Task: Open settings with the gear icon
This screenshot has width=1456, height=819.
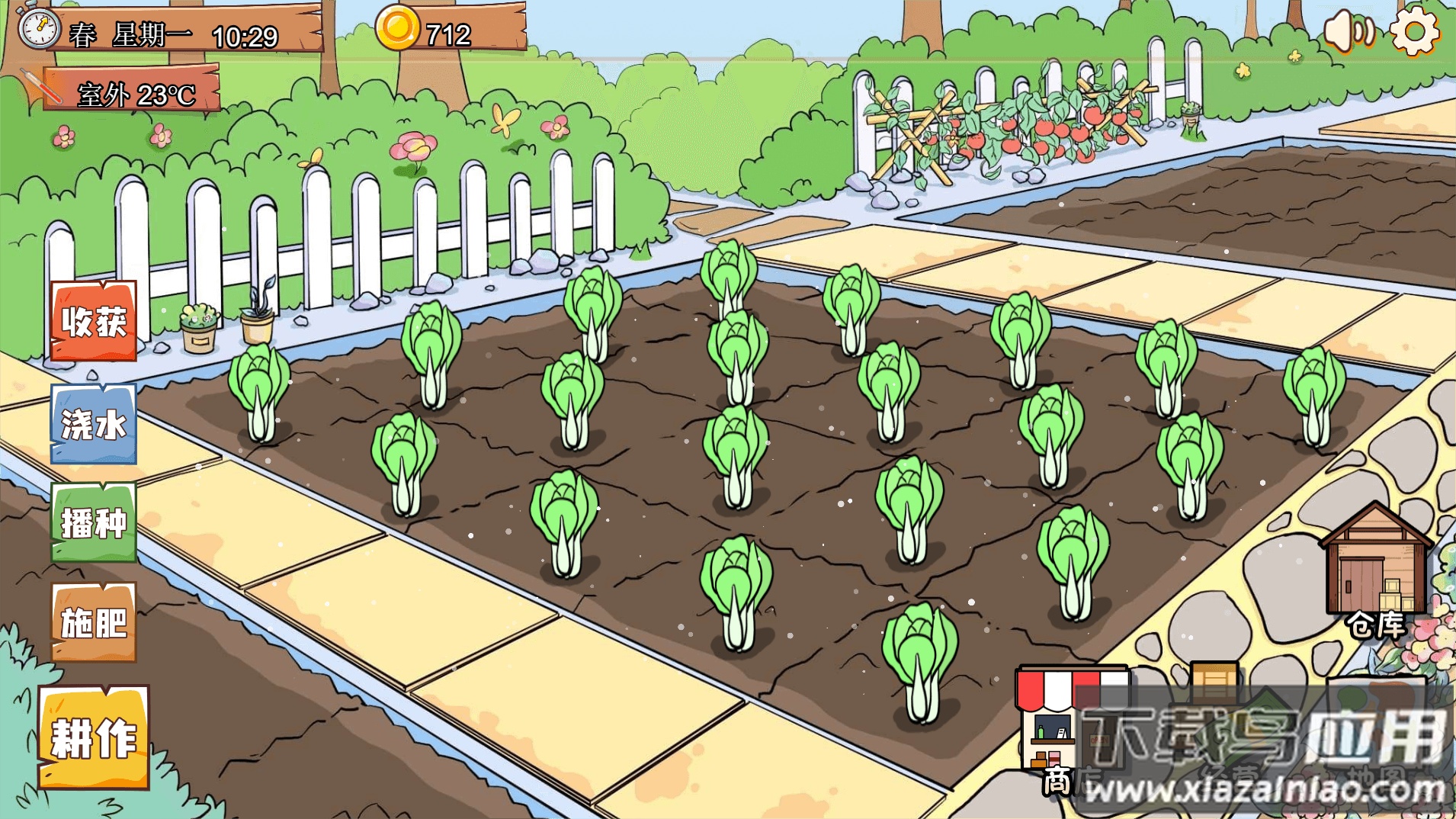Action: 1415,32
